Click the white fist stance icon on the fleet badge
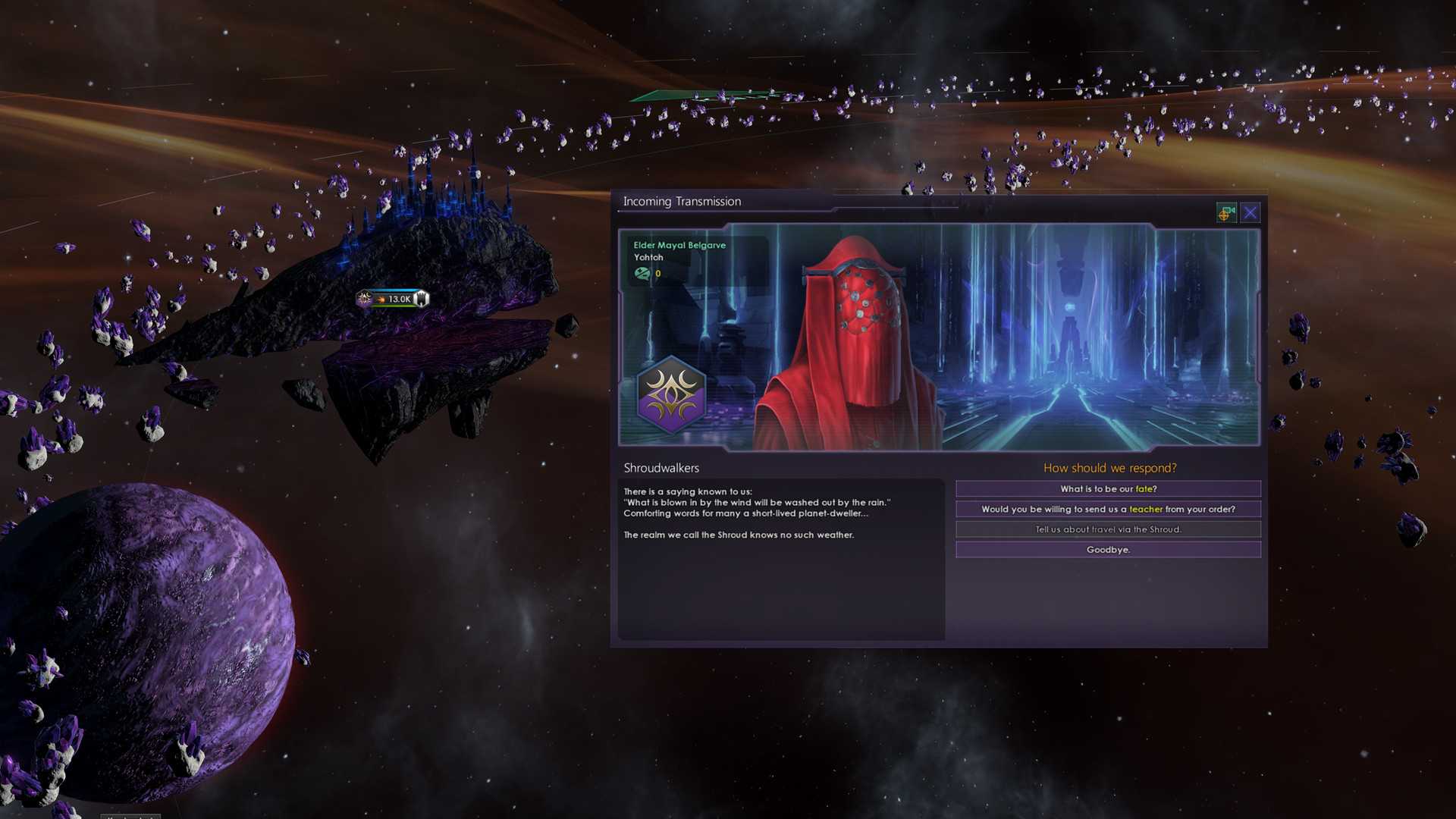The image size is (1456, 819). [x=422, y=297]
